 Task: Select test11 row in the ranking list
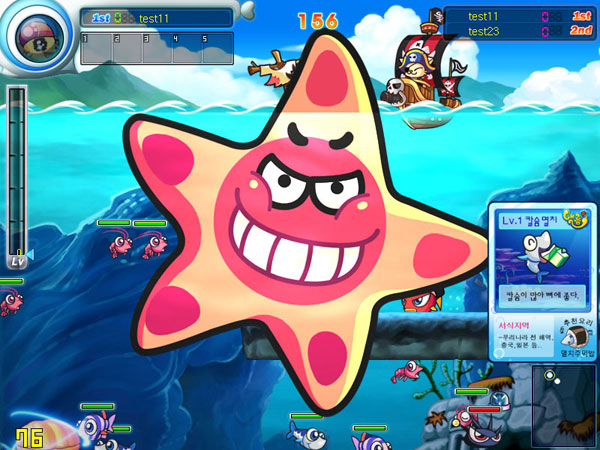(x=520, y=15)
